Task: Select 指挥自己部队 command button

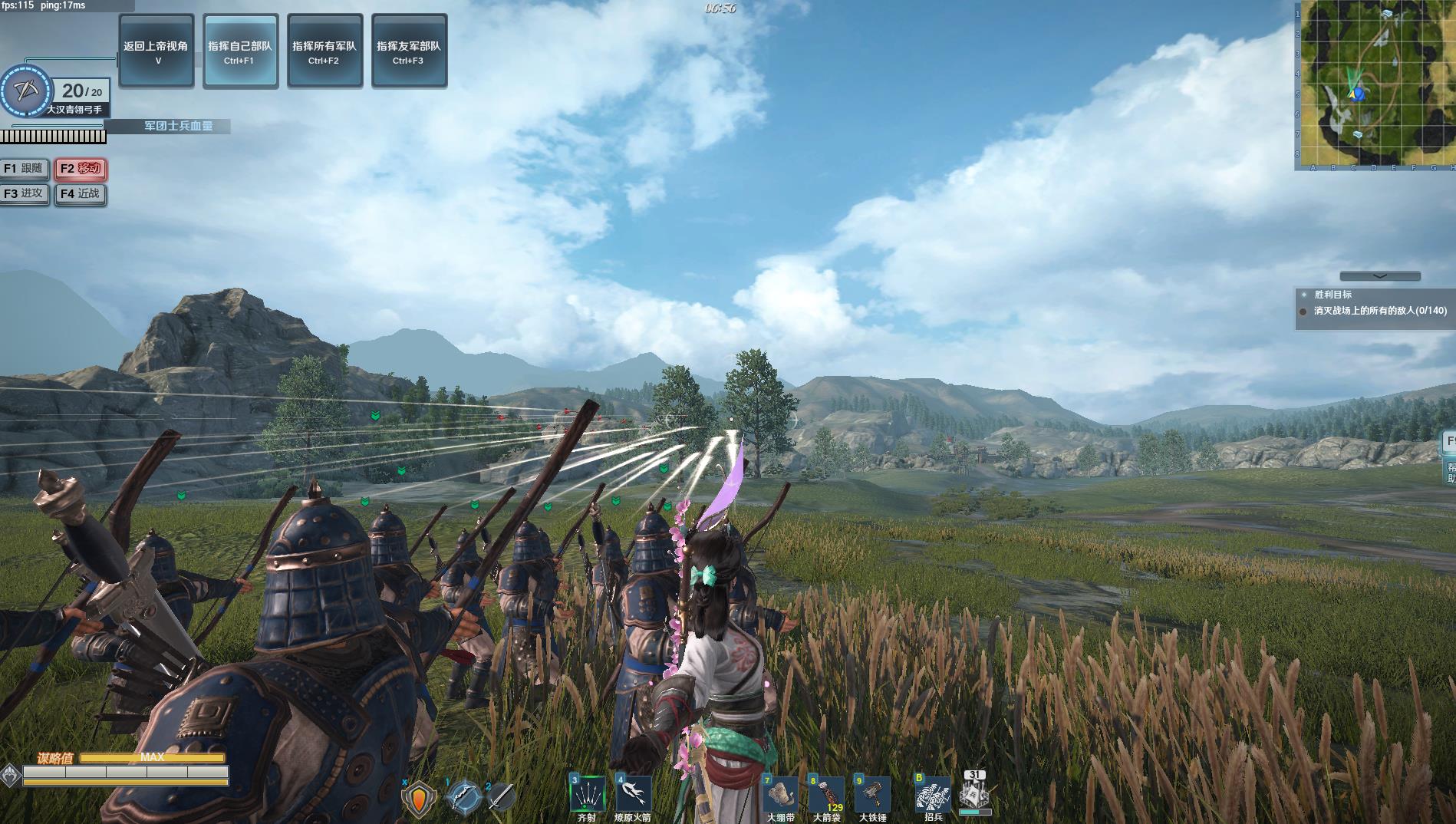Action: click(x=240, y=51)
